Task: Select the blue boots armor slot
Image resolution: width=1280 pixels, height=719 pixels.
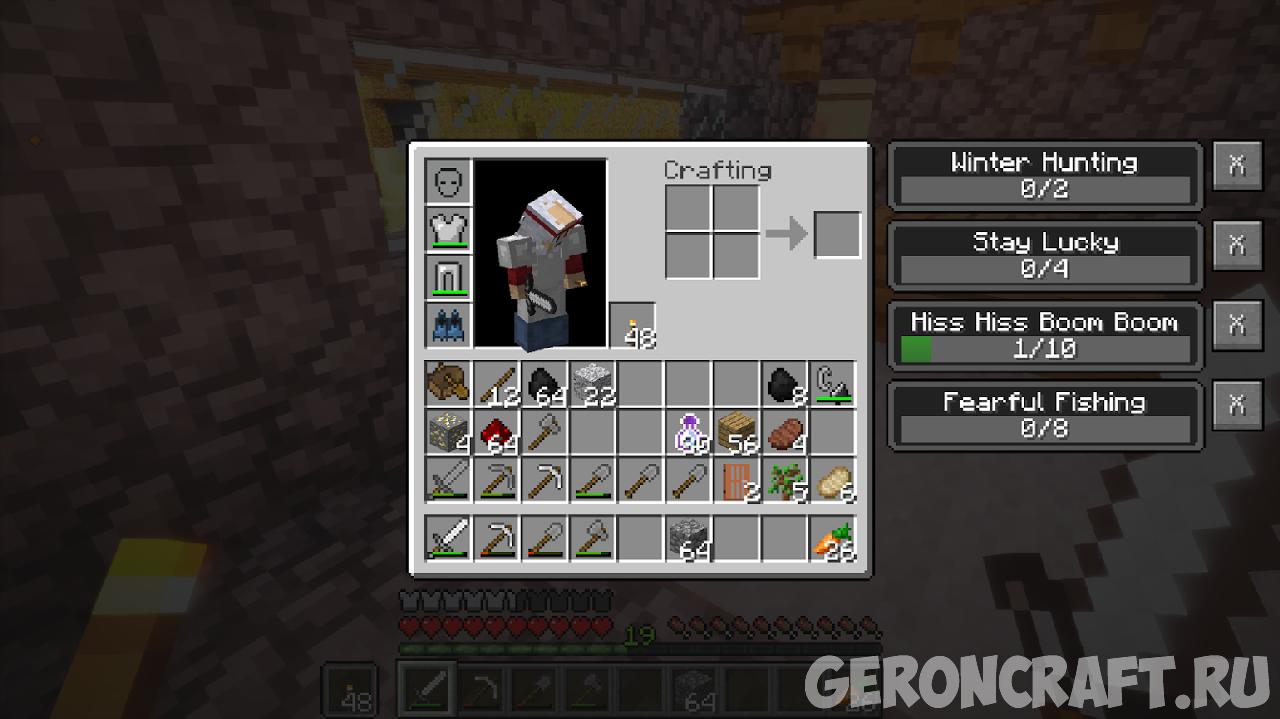Action: [x=448, y=325]
